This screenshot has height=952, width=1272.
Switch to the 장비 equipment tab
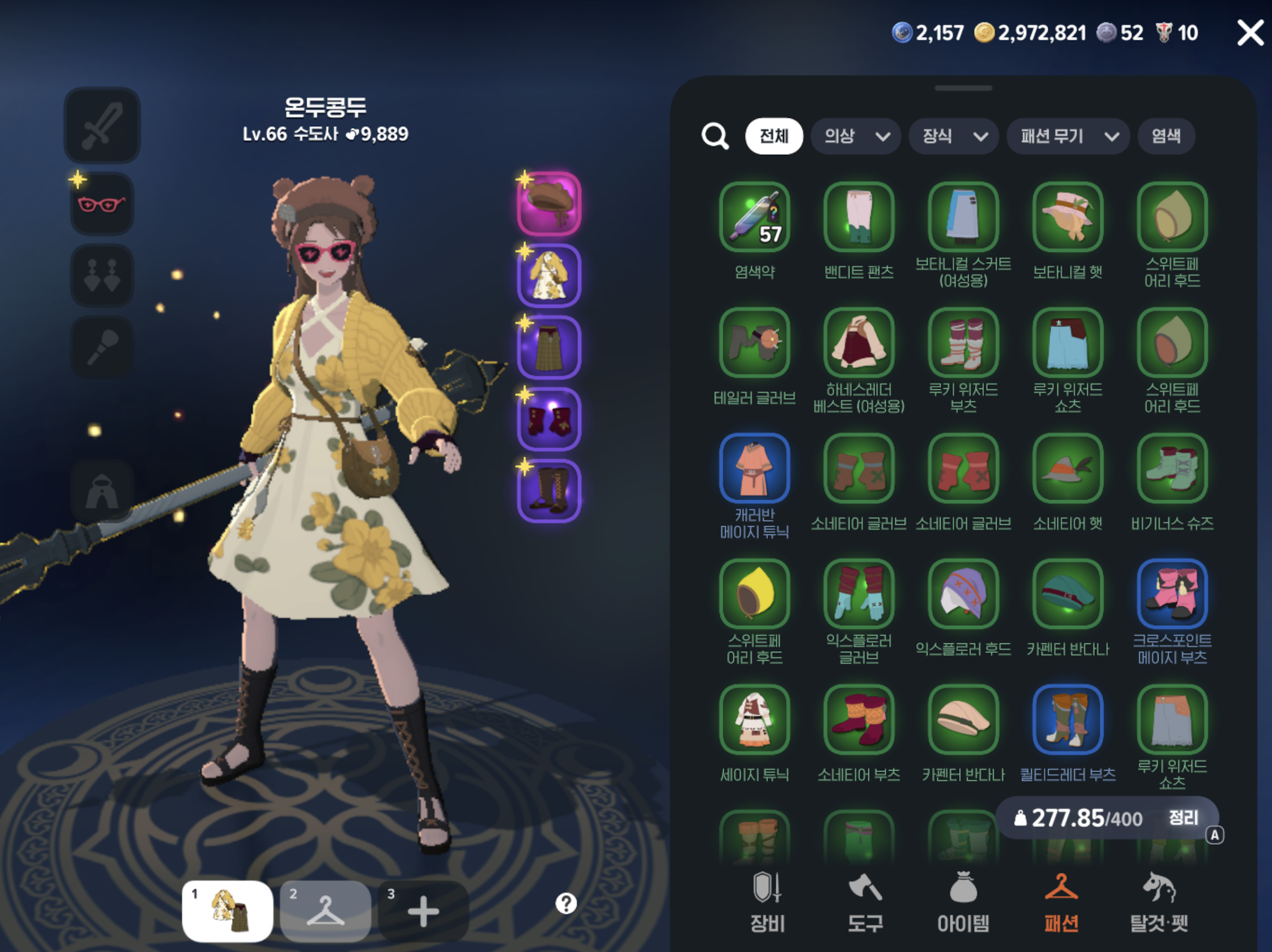[767, 902]
